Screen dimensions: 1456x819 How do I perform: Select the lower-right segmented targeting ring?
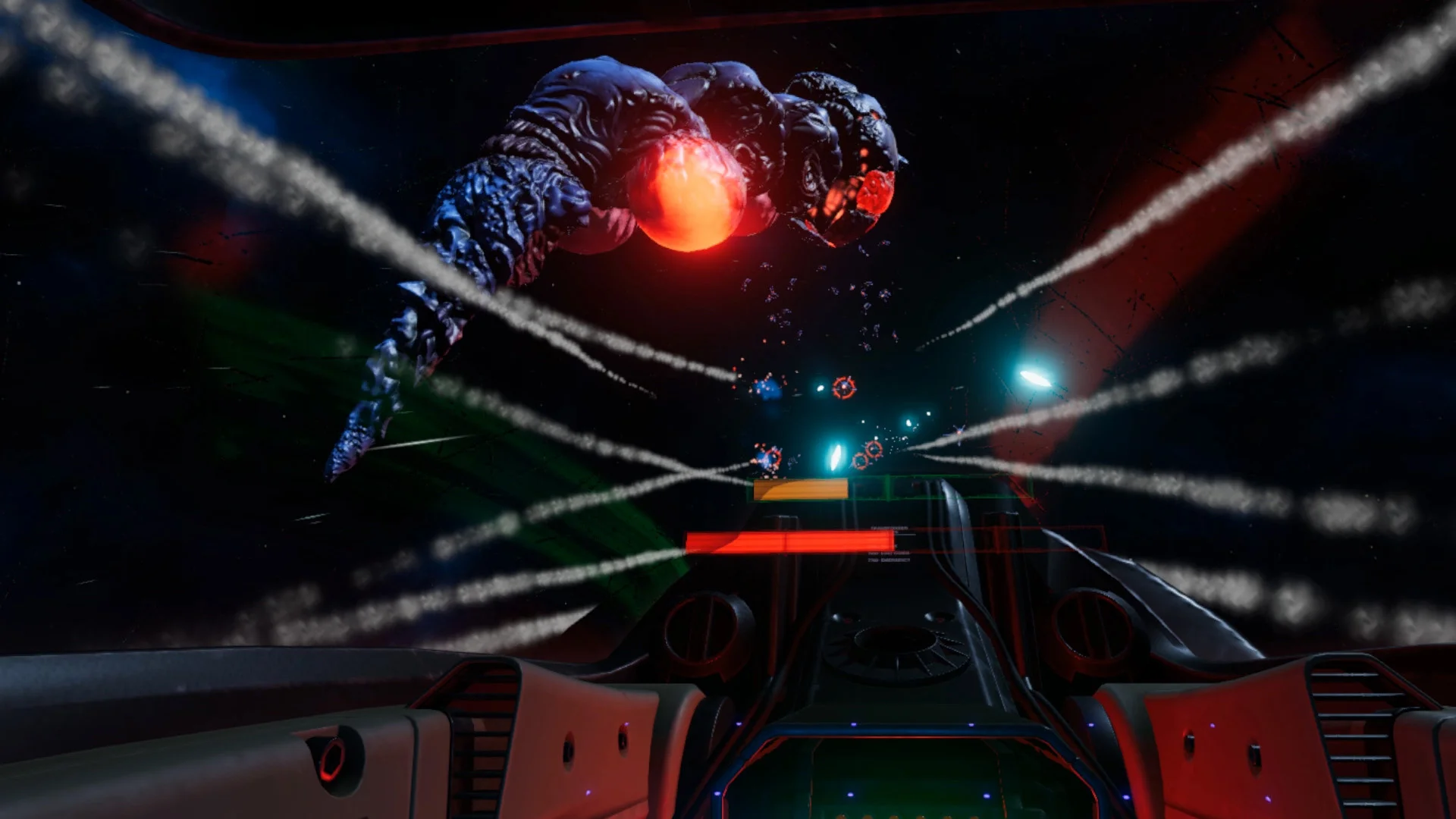pos(874,450)
